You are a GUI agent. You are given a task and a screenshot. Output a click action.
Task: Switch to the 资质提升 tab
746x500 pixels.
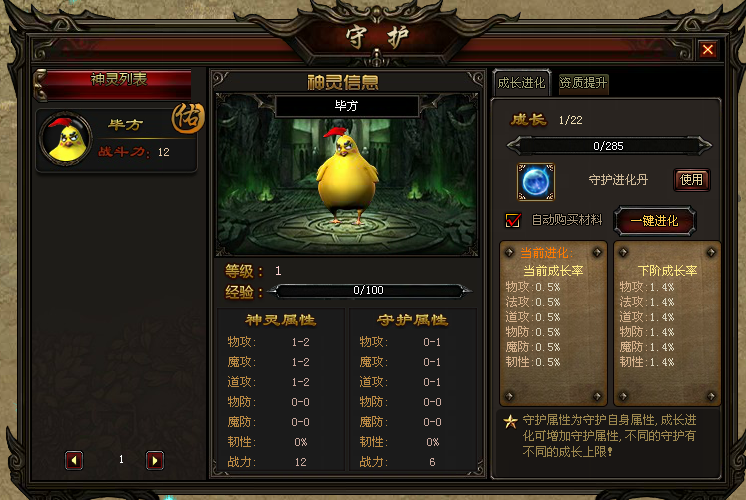click(583, 83)
